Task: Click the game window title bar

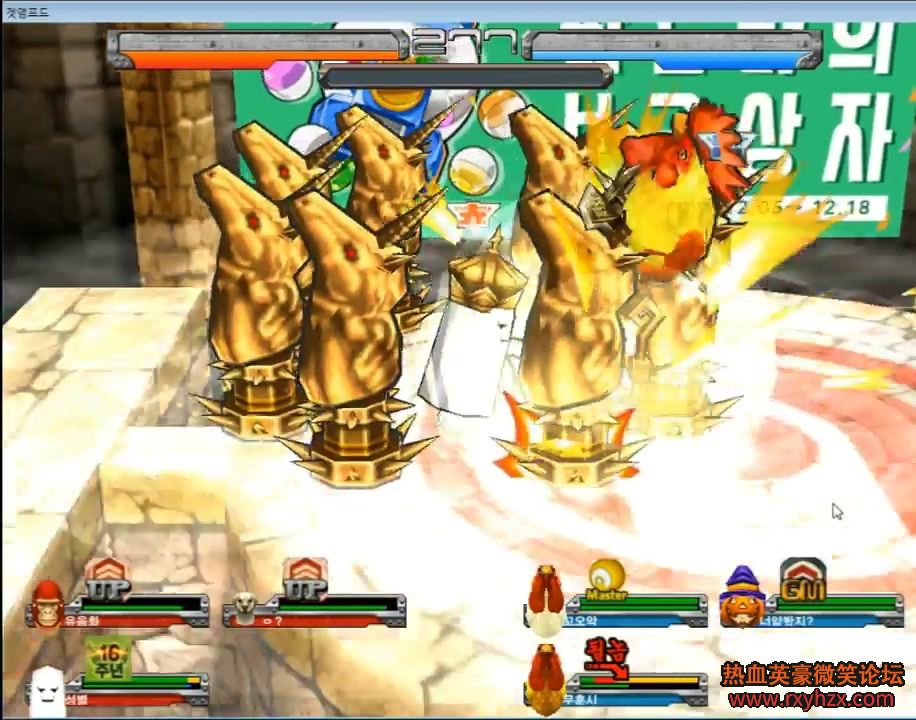Action: click(458, 11)
